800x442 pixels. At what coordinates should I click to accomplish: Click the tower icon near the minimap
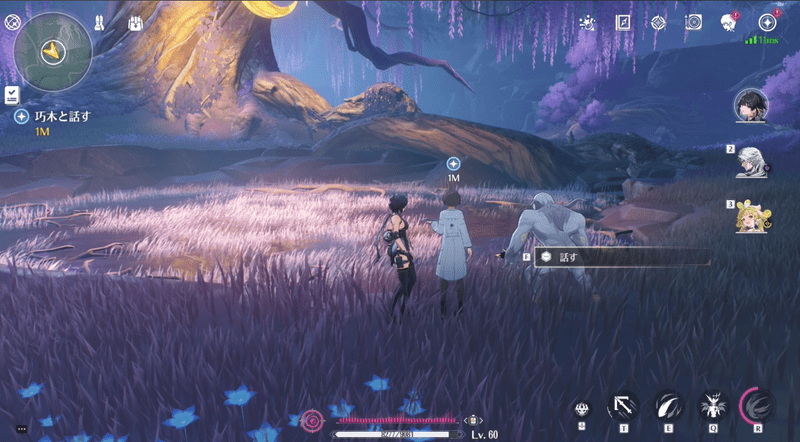click(x=100, y=21)
